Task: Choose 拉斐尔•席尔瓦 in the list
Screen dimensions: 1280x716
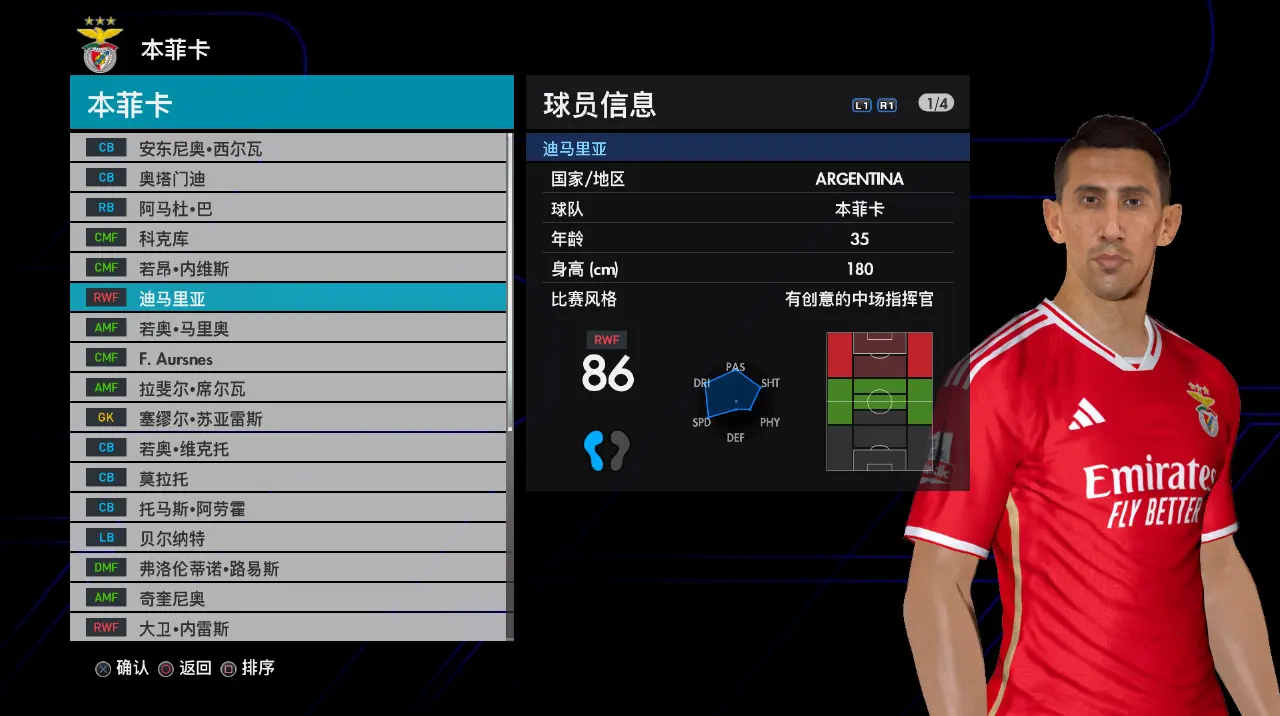Action: (x=288, y=388)
